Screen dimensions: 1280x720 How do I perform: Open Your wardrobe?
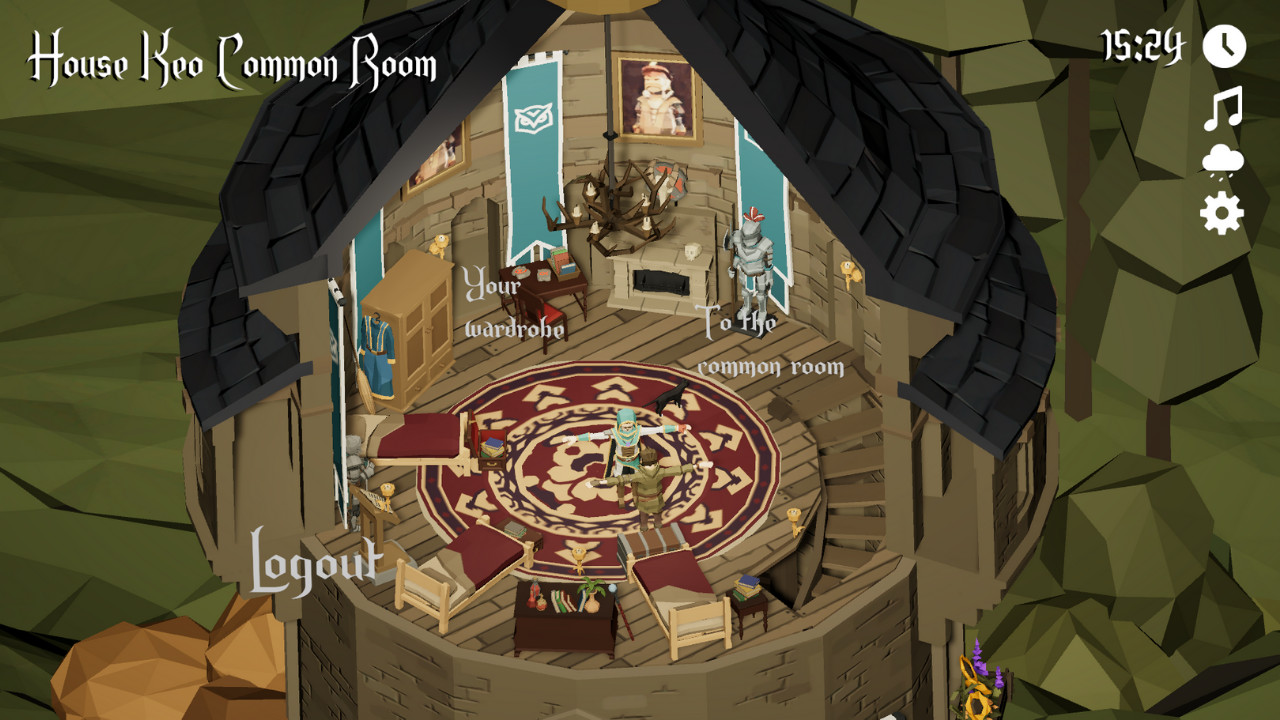[513, 305]
